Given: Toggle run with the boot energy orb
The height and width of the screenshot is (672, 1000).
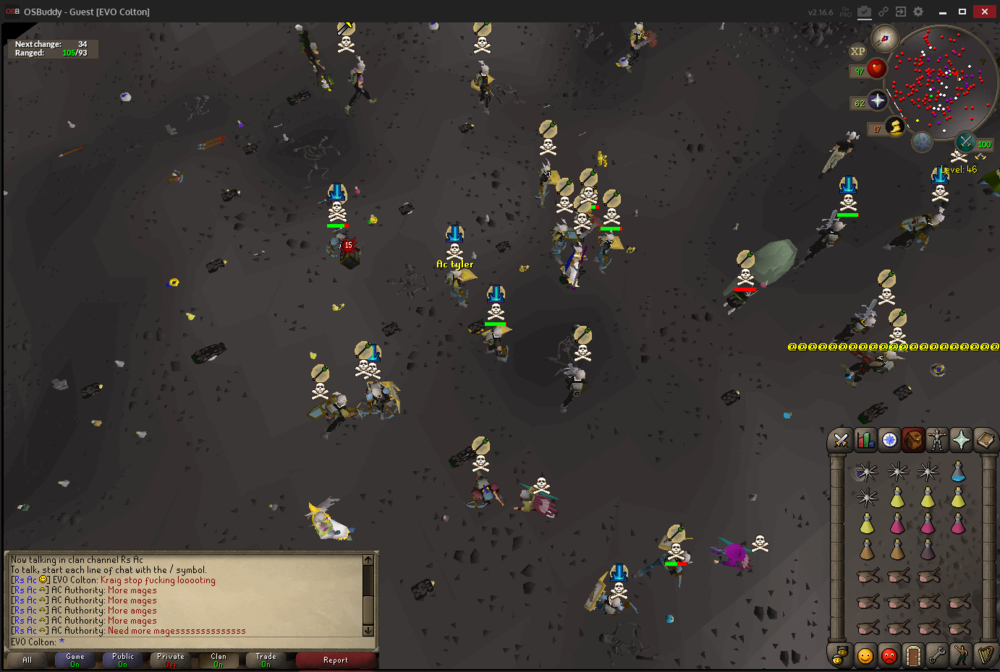Looking at the screenshot, I should pos(895,127).
